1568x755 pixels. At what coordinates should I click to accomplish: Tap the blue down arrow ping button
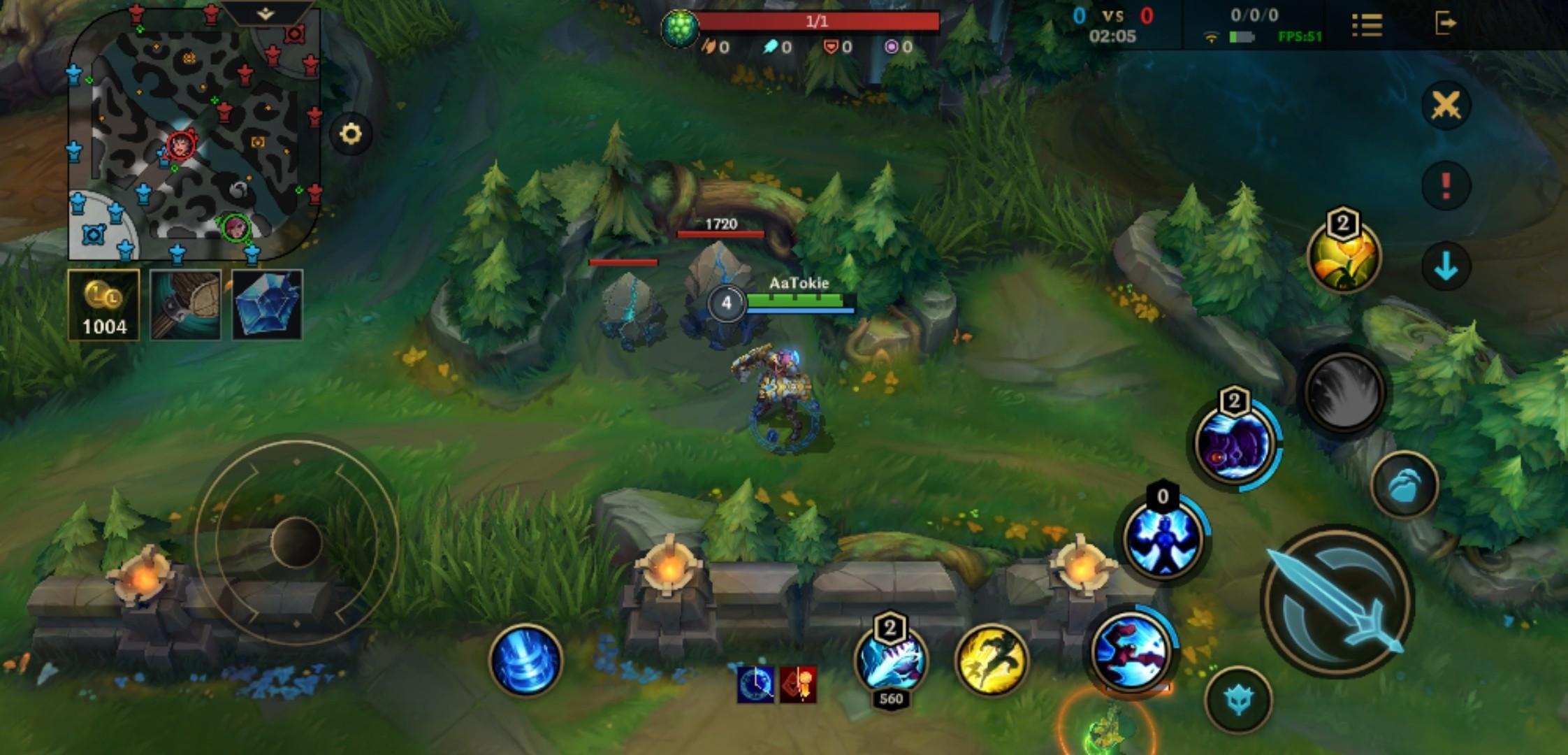pos(1446,267)
